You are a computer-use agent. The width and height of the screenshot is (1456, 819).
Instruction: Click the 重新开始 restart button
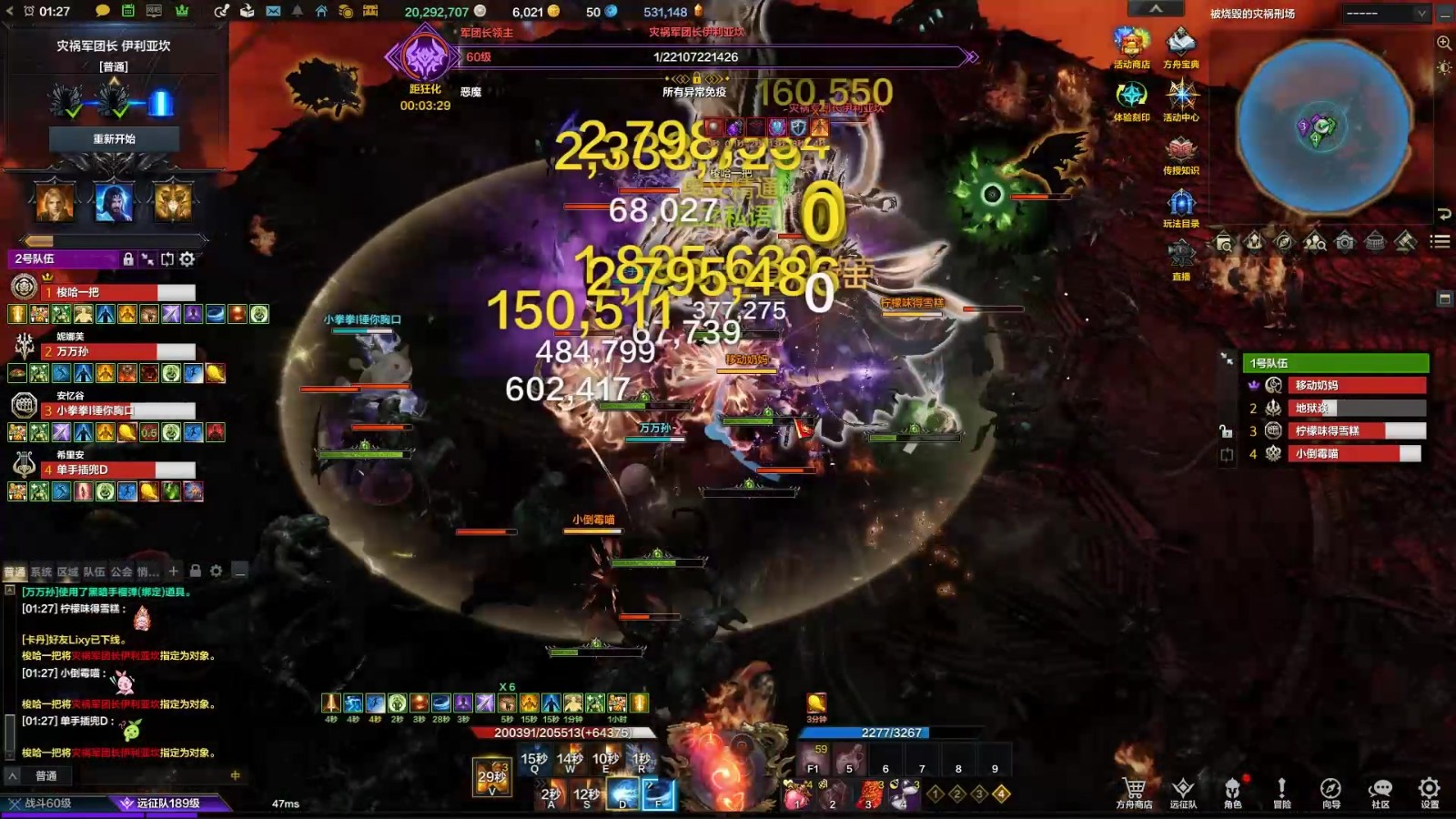click(114, 139)
